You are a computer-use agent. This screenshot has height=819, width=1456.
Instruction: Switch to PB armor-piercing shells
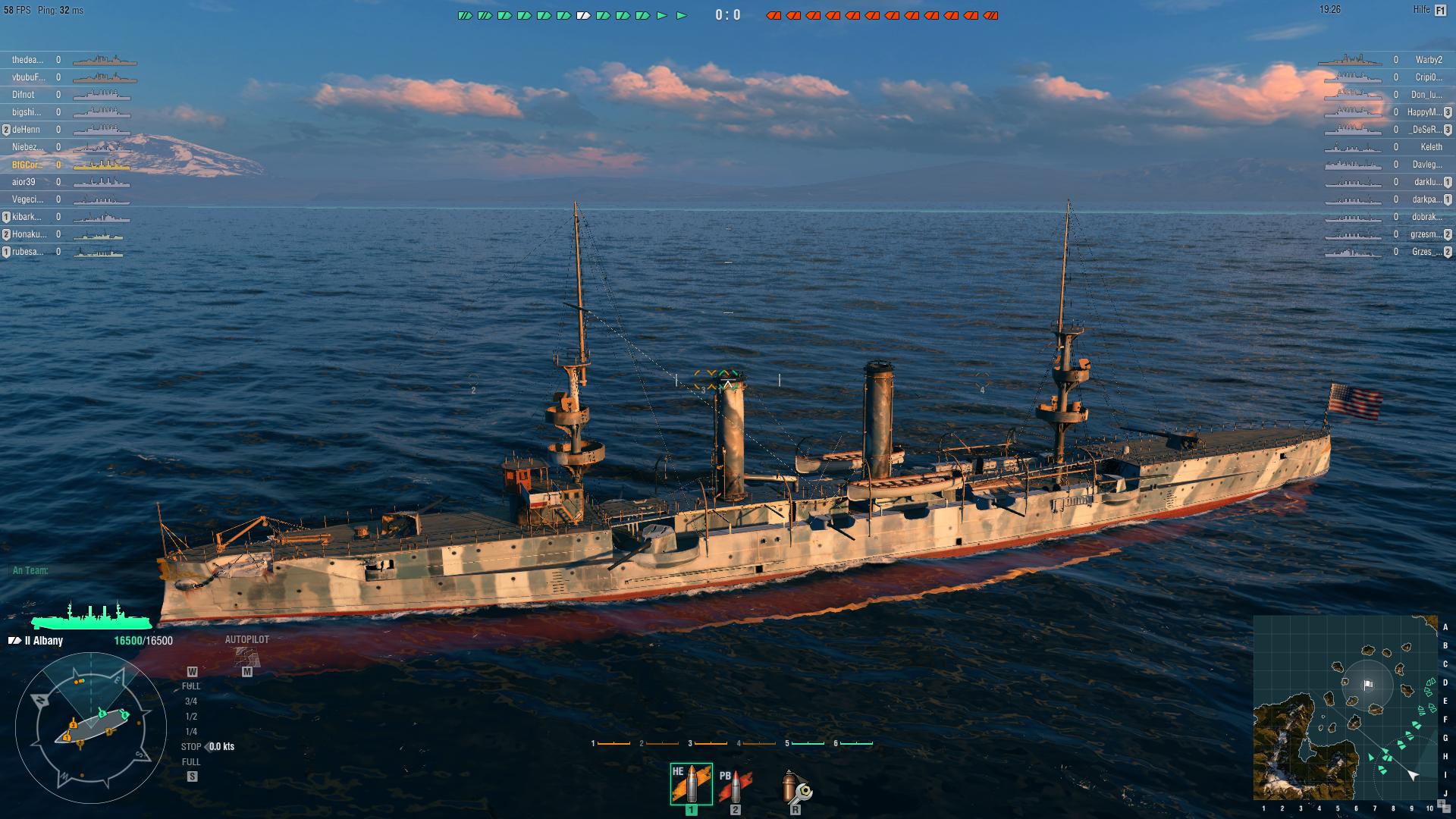coord(734,786)
